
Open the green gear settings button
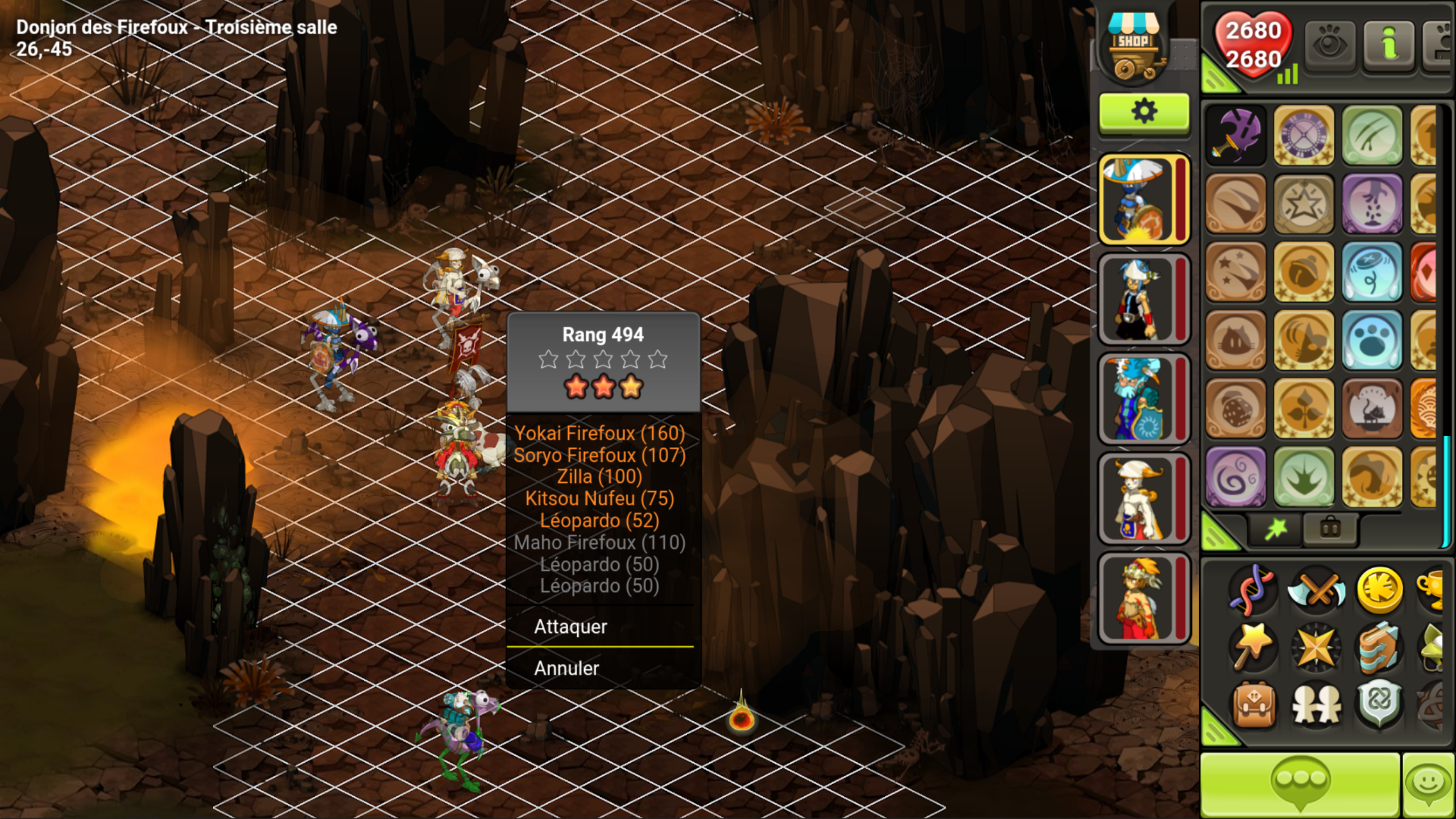(x=1144, y=112)
